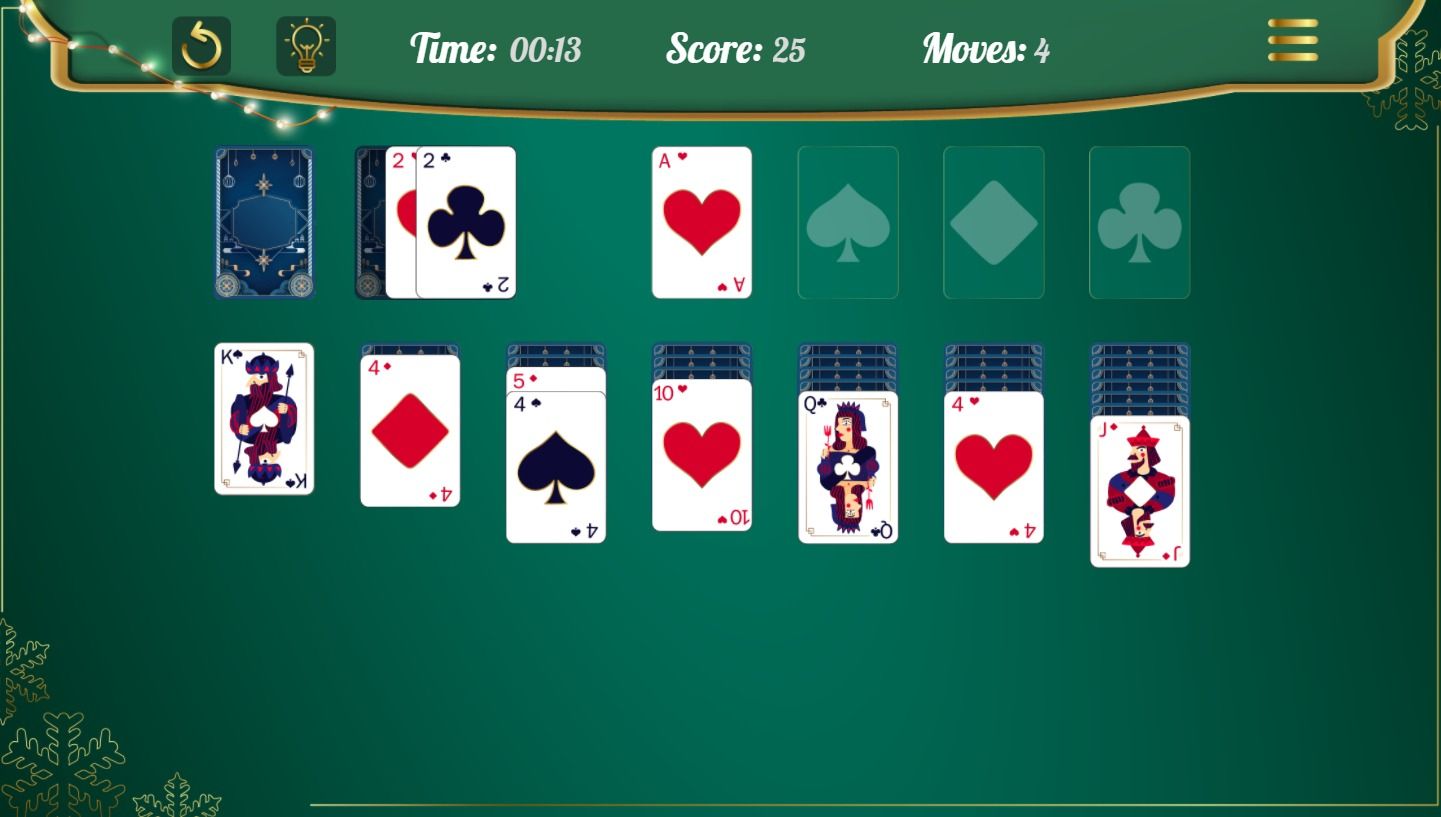The width and height of the screenshot is (1441, 817).
Task: Select the Ace of hearts card
Action: 701,221
